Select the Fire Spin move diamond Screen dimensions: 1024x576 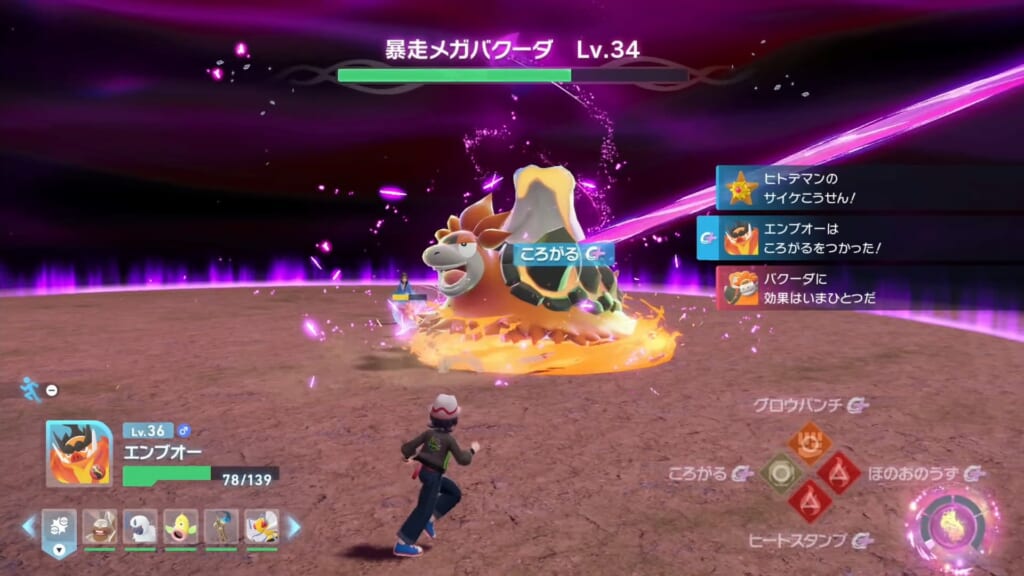point(837,472)
